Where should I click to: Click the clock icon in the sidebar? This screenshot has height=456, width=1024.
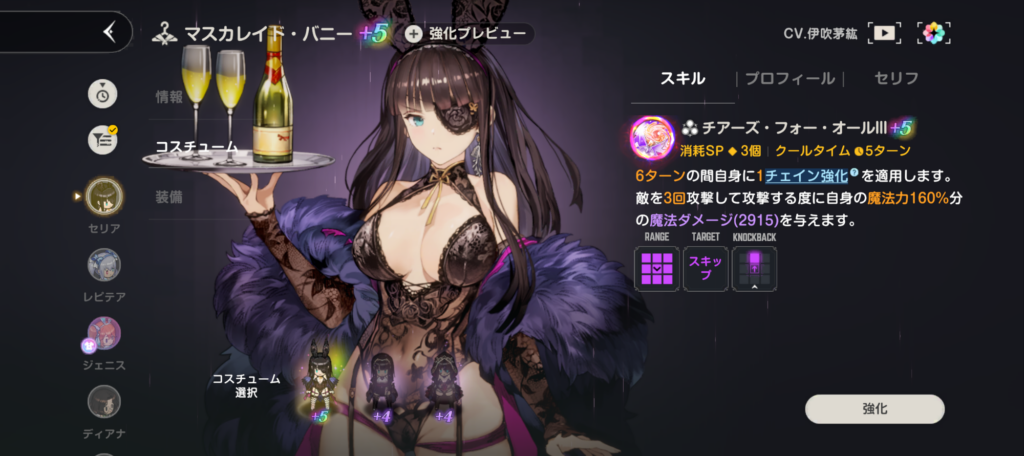(x=103, y=93)
